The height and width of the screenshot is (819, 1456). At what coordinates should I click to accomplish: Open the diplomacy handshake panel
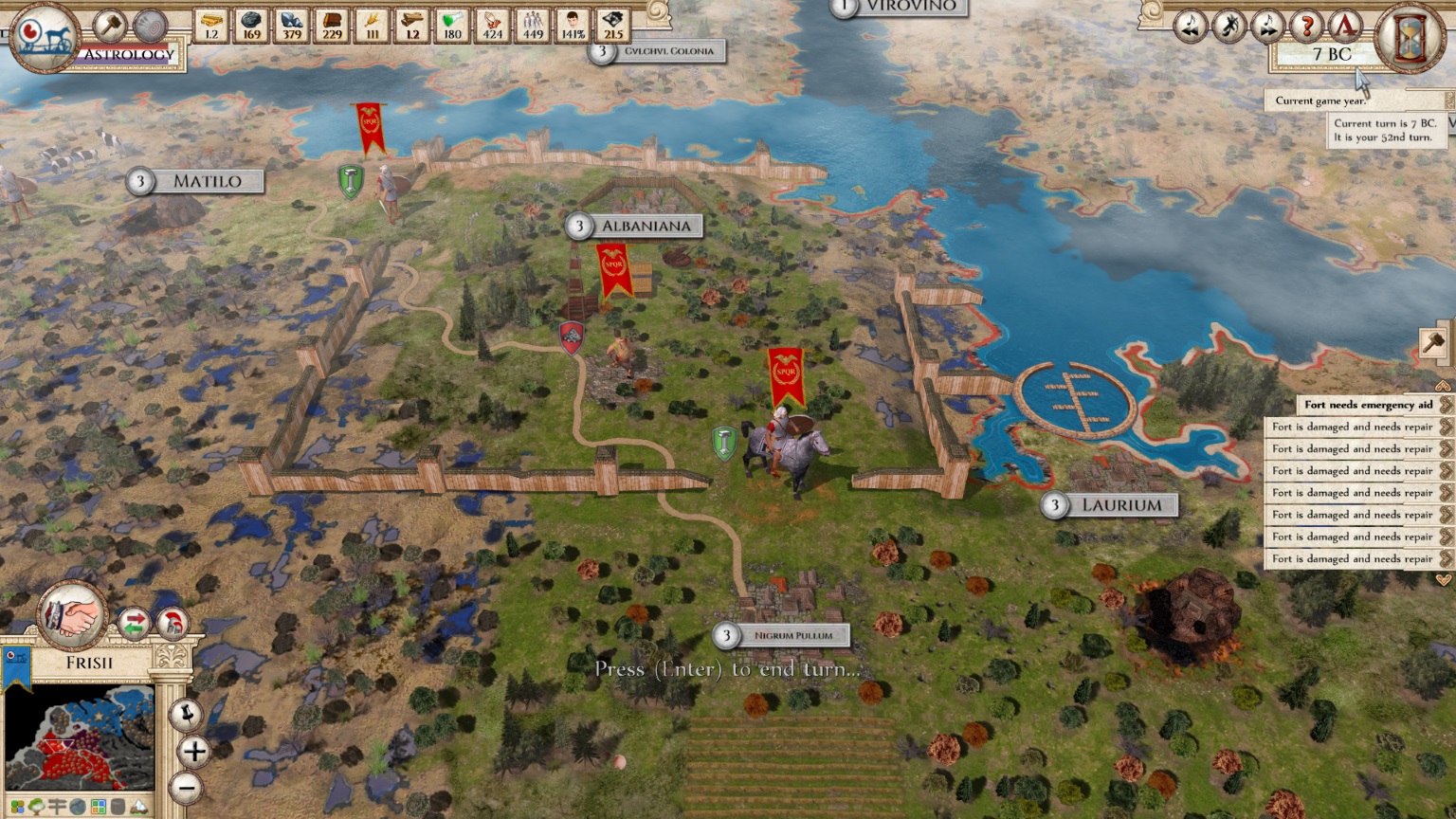point(72,616)
